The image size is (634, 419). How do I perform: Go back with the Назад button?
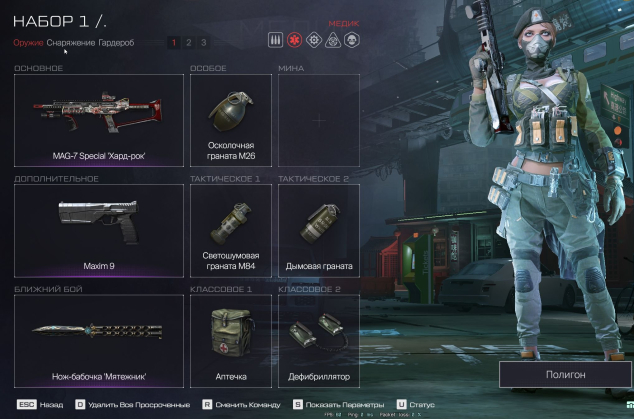click(42, 404)
